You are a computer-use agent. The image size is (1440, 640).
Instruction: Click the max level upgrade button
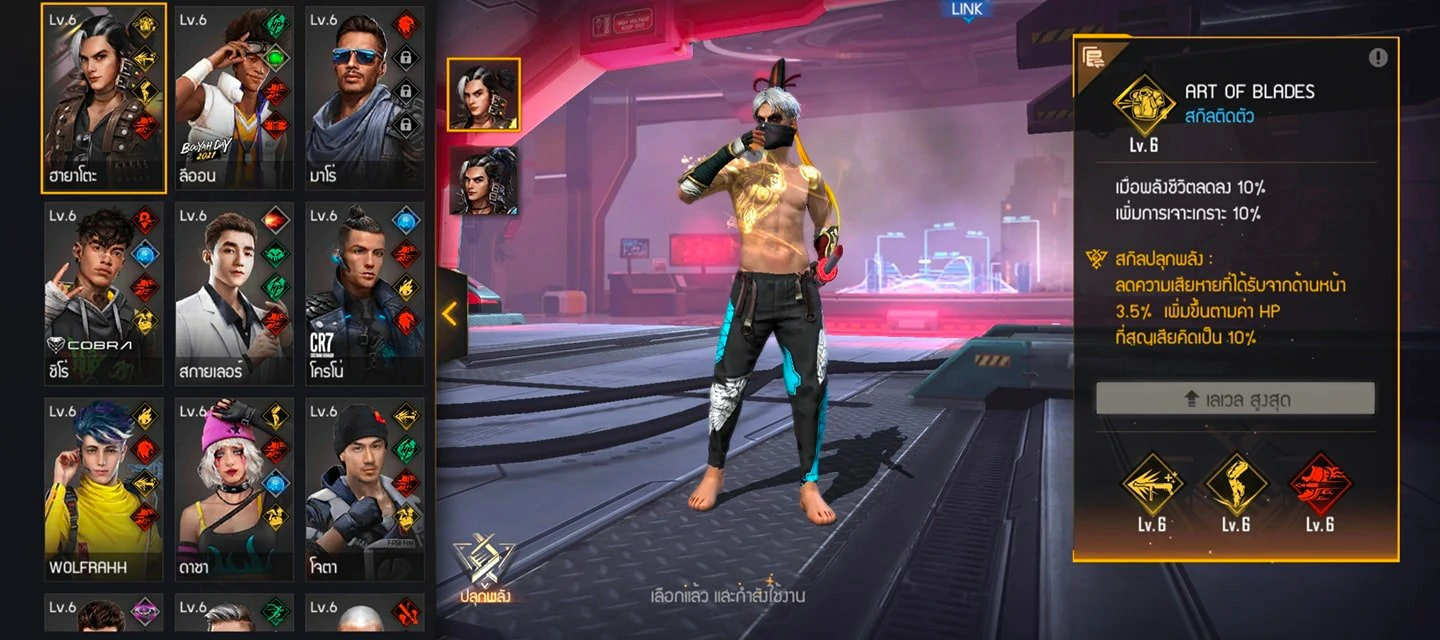(x=1235, y=399)
